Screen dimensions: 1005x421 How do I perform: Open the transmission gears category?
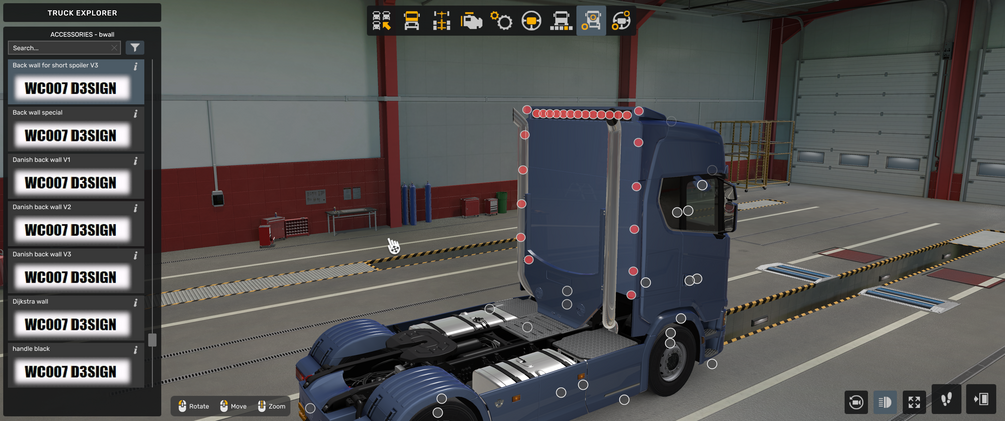click(501, 21)
